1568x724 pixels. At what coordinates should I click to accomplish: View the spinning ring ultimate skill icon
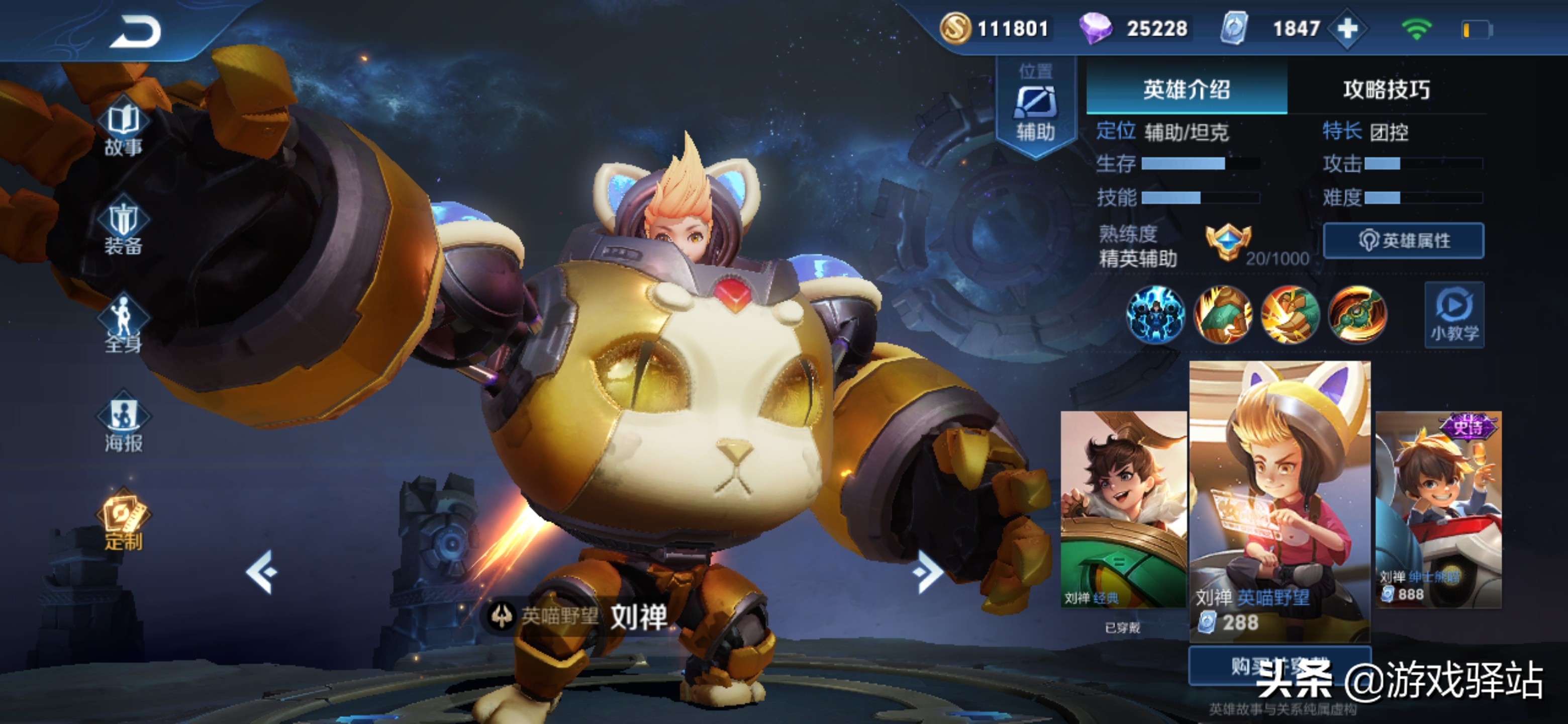click(1357, 315)
